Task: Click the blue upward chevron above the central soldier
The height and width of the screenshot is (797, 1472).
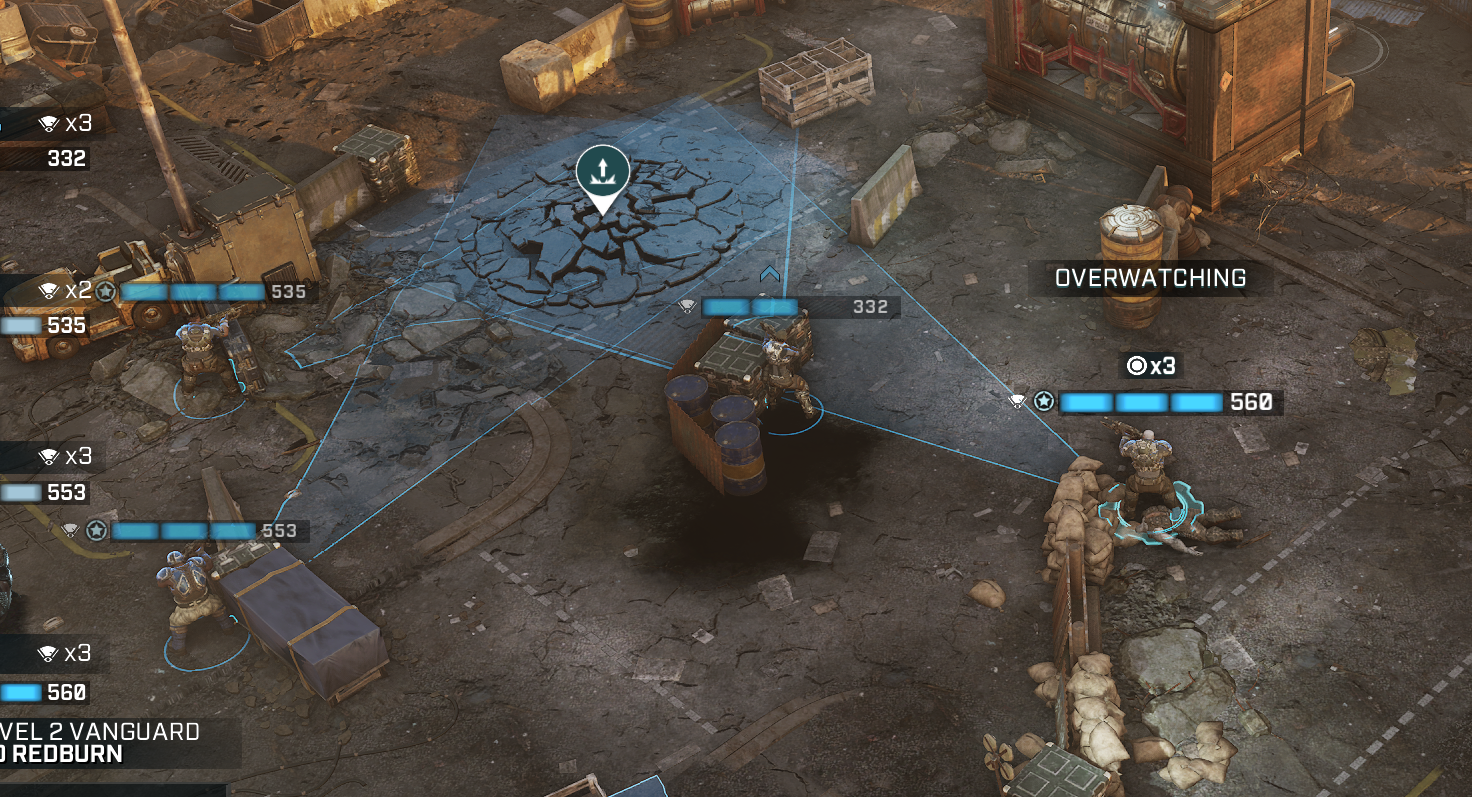Action: (x=768, y=274)
